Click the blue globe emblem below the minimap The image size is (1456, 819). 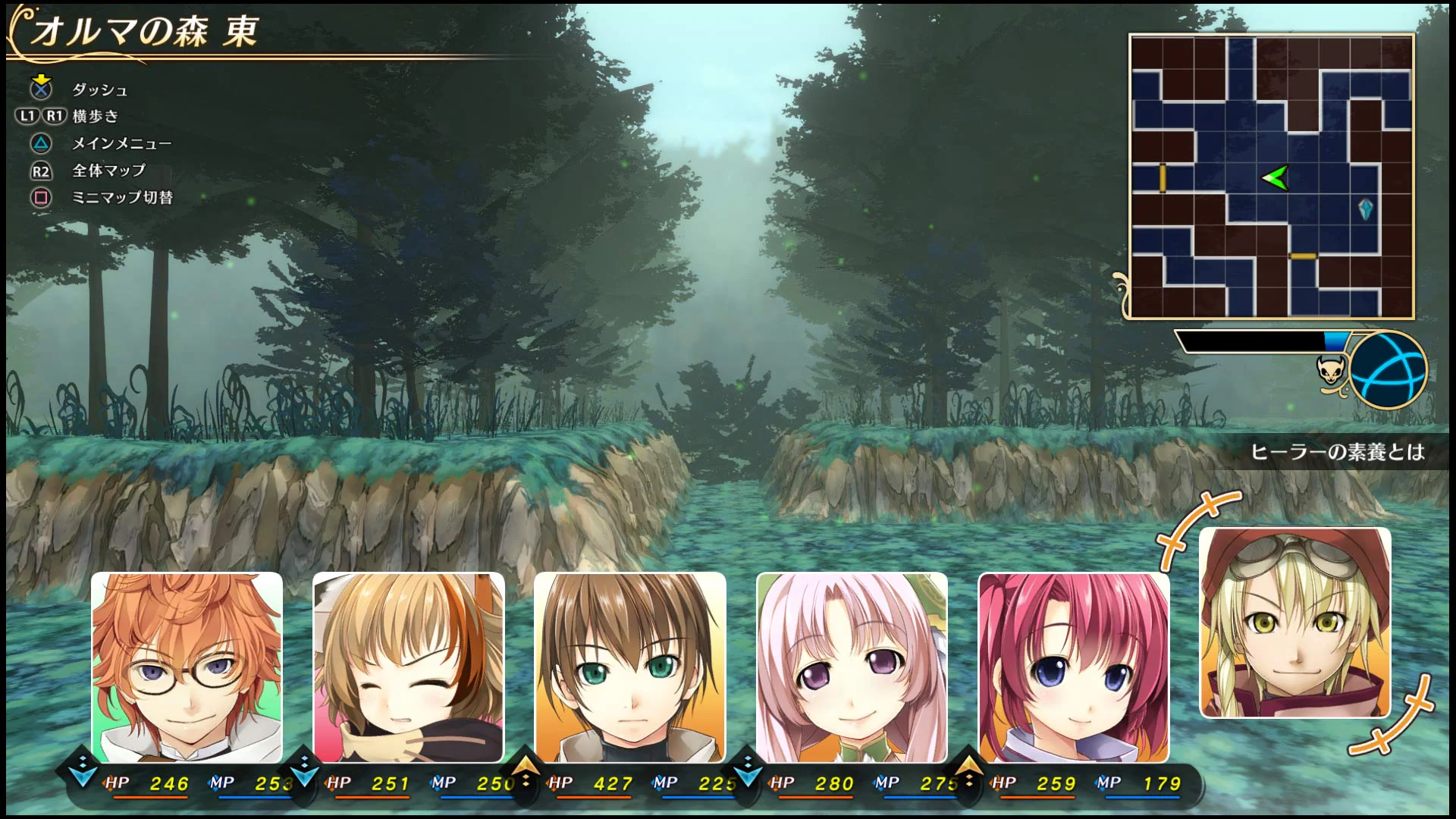click(1389, 372)
